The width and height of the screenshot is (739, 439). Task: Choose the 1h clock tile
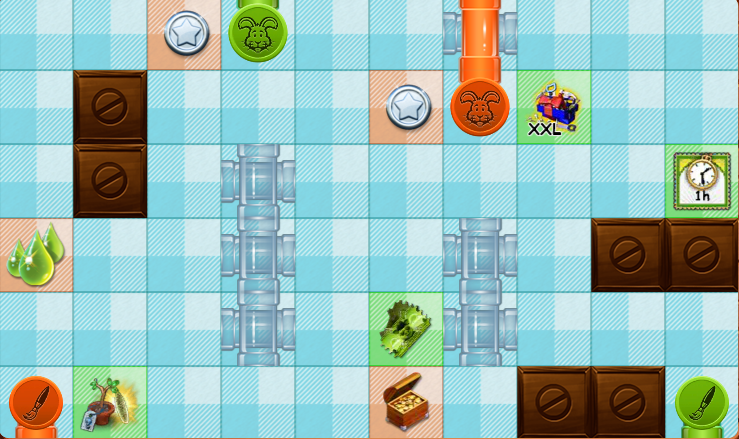pos(702,181)
